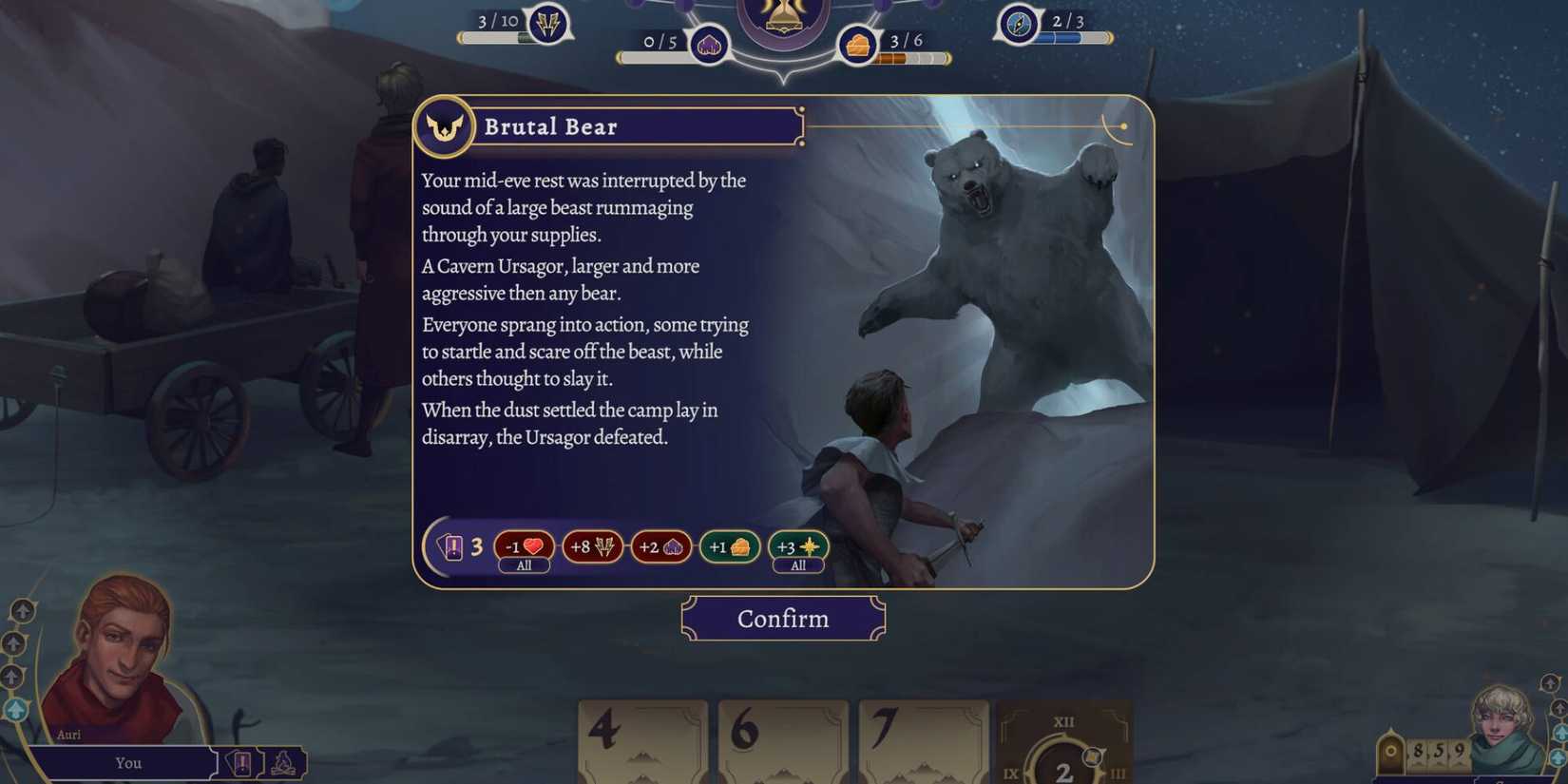The width and height of the screenshot is (1568, 784).
Task: Select the +3 star reward marked All
Action: (798, 546)
